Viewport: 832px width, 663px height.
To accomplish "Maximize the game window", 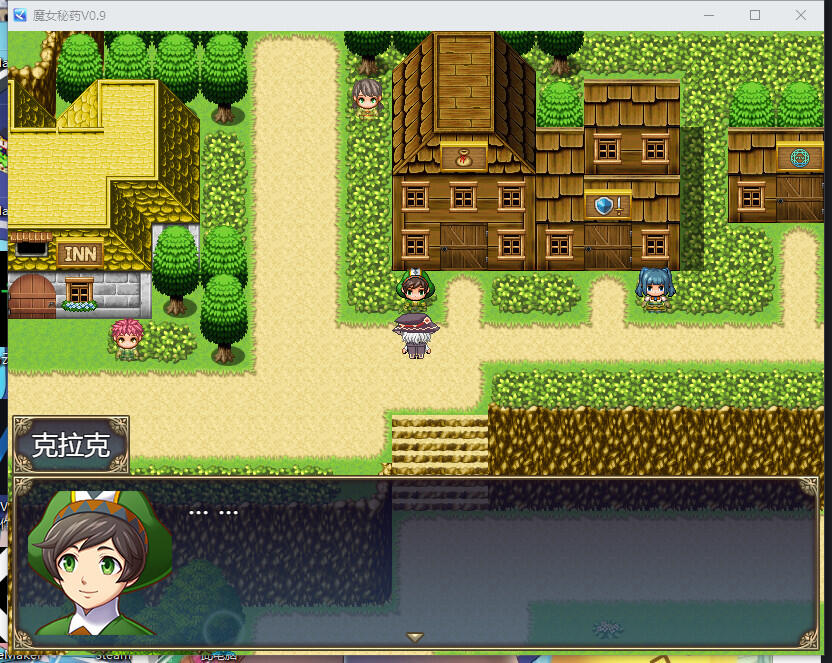I will click(x=755, y=15).
